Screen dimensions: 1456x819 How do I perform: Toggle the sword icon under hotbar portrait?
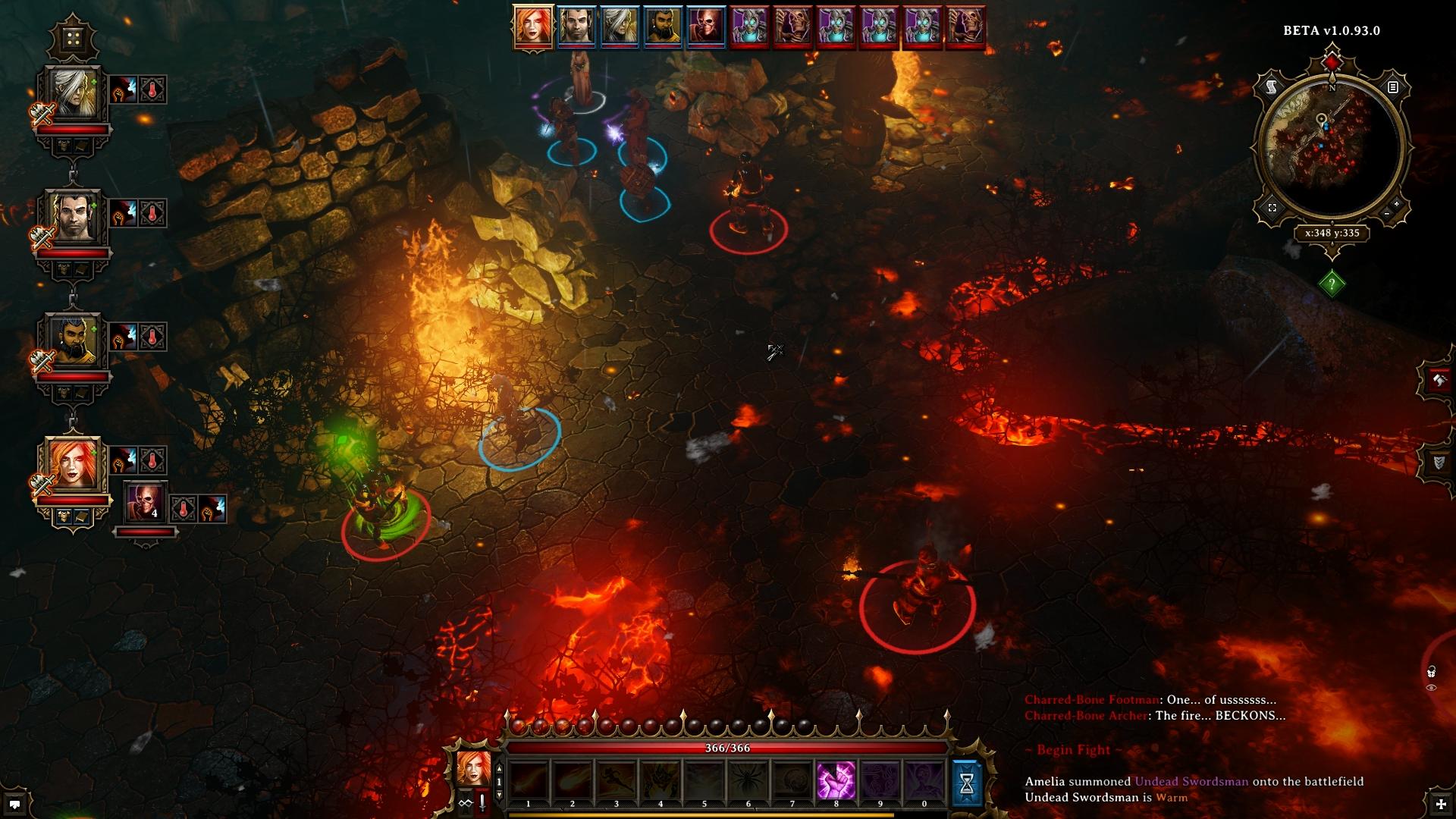coord(482,802)
